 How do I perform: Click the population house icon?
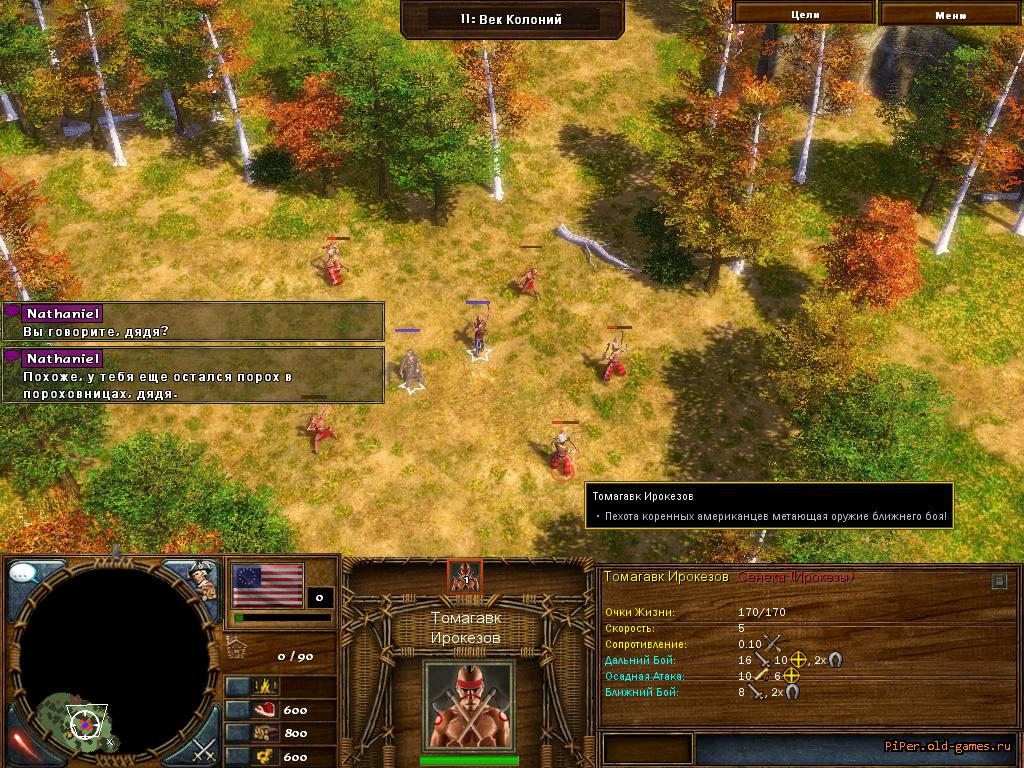(237, 646)
